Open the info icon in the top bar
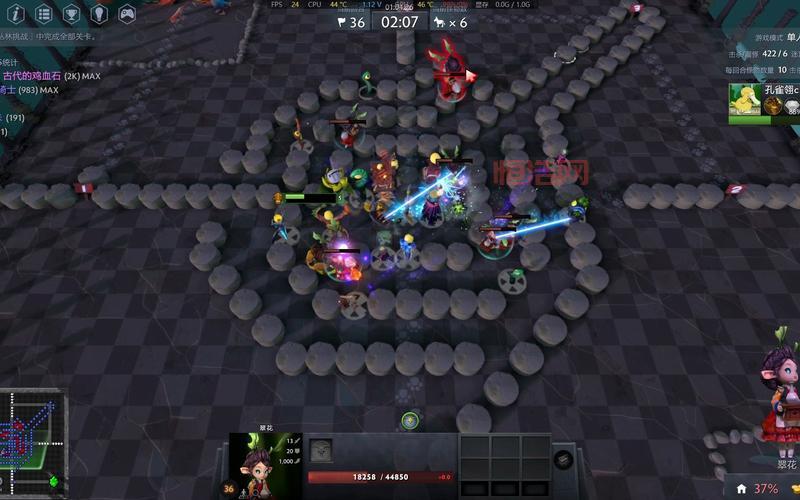This screenshot has height=500, width=800. click(x=15, y=14)
